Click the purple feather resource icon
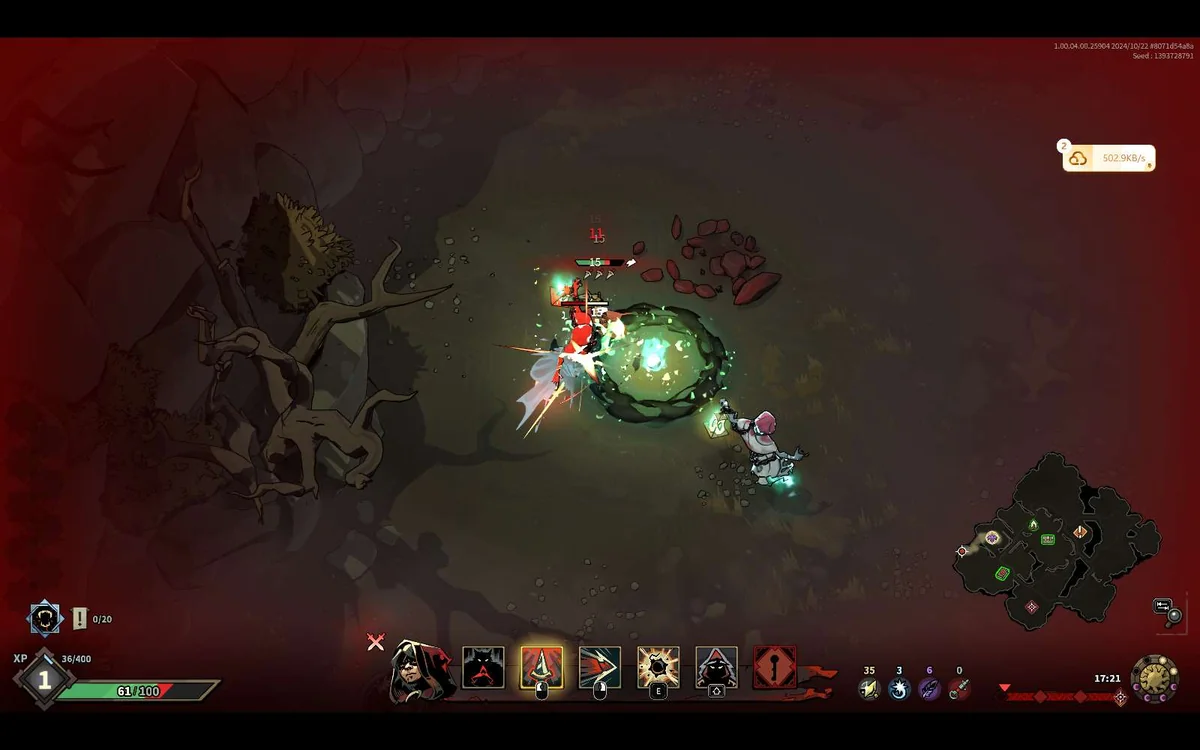The image size is (1200, 750). click(x=929, y=688)
